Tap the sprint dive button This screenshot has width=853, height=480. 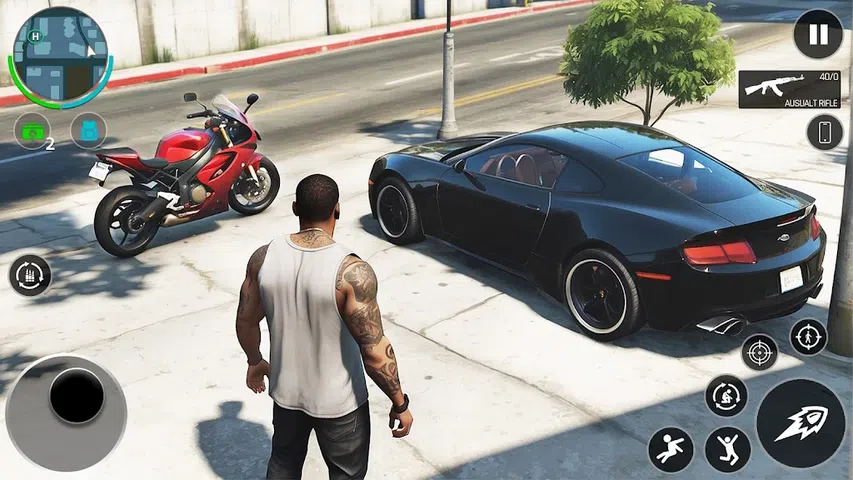coord(670,449)
